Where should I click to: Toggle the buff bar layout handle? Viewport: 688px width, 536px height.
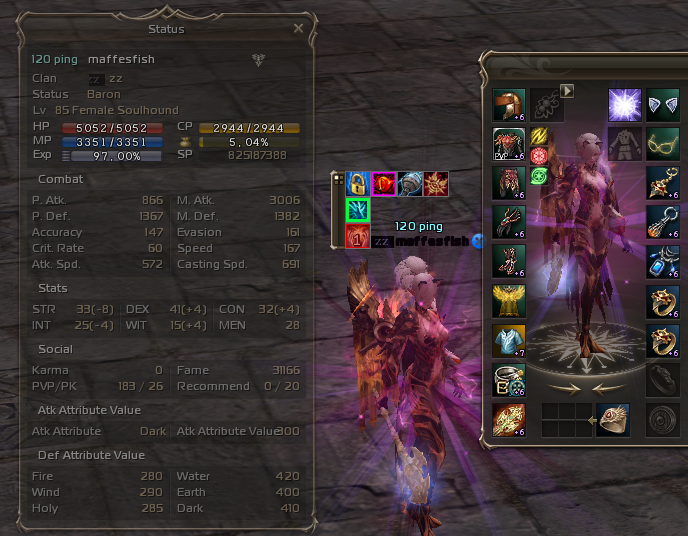coord(338,179)
